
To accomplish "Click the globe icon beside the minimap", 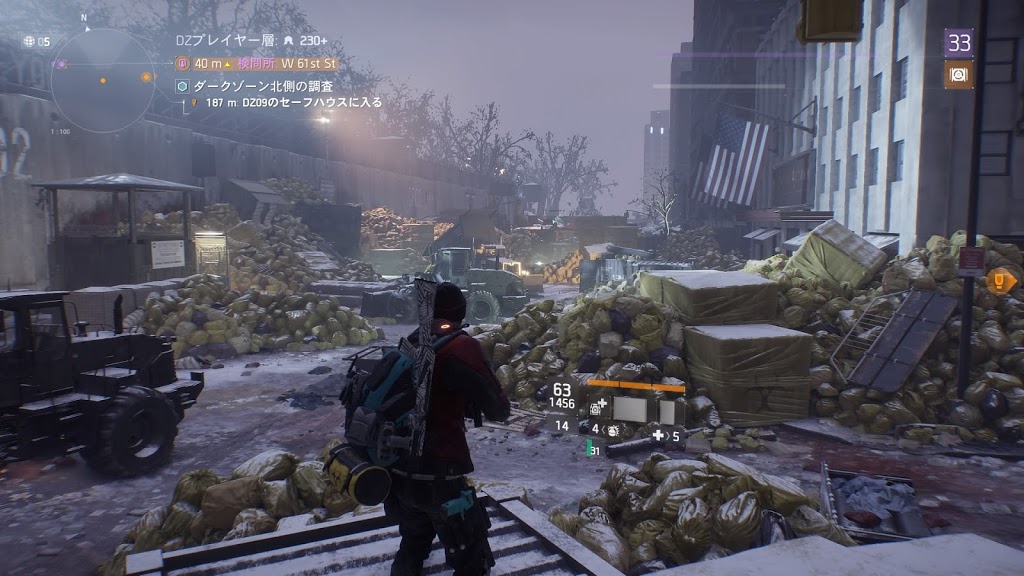I will pyautogui.click(x=30, y=41).
